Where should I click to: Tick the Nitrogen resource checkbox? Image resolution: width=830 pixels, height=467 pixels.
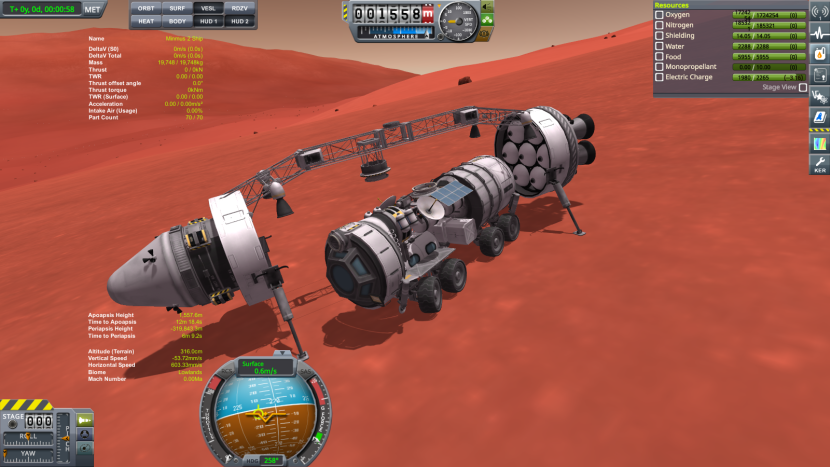click(x=659, y=25)
